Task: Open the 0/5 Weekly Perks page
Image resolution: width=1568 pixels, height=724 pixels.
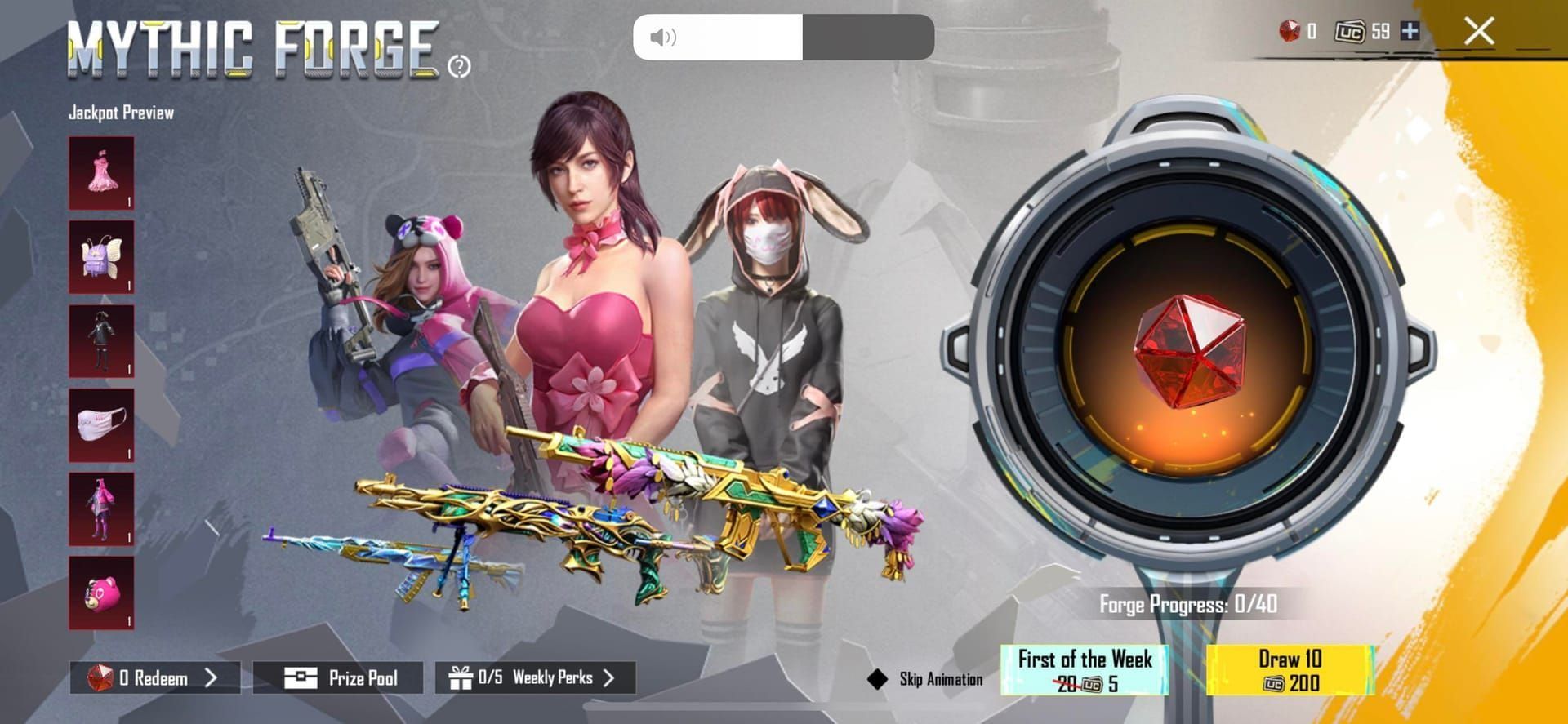Action: 531,677
